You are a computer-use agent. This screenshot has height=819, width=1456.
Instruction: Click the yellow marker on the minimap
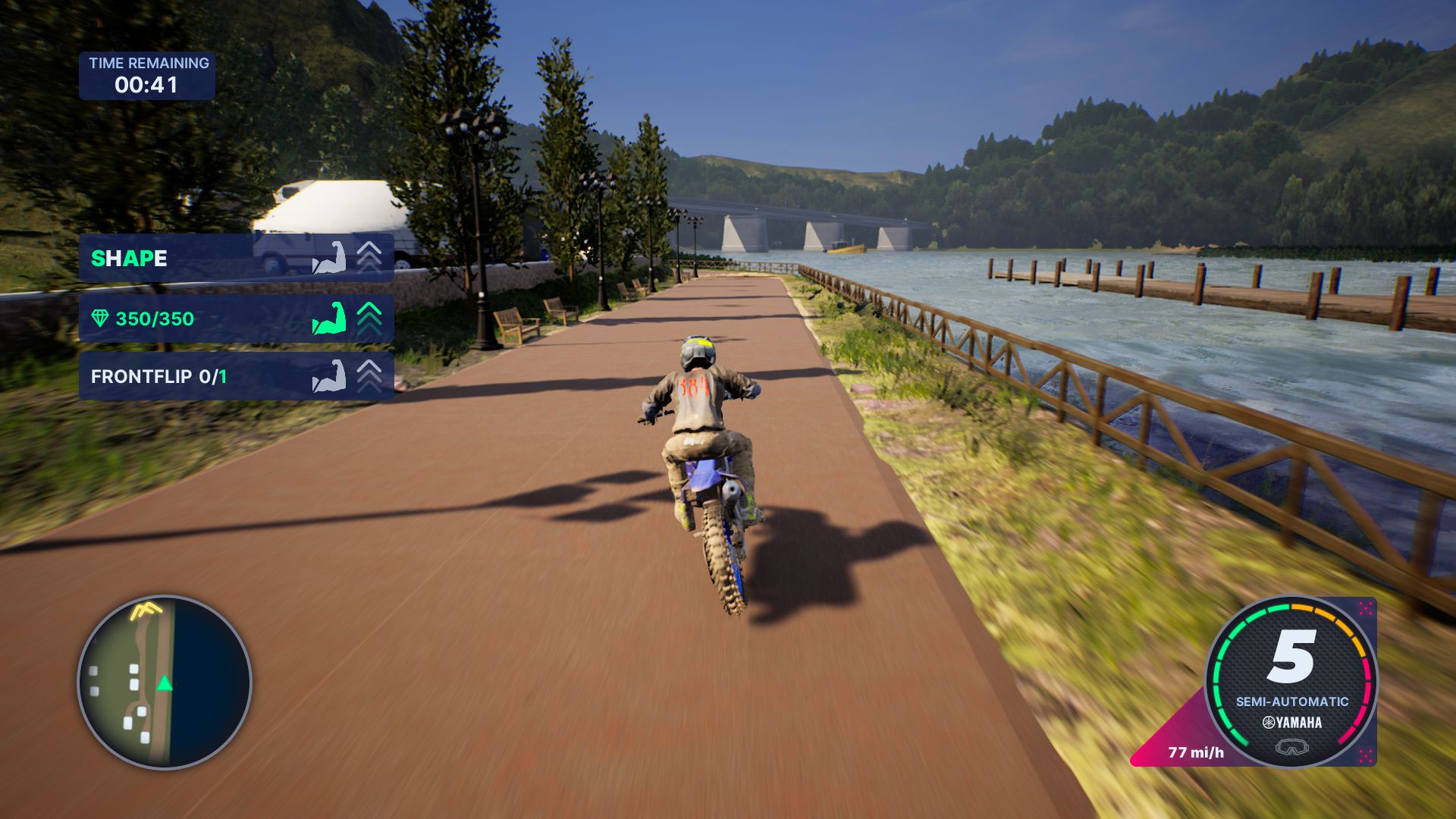click(146, 609)
